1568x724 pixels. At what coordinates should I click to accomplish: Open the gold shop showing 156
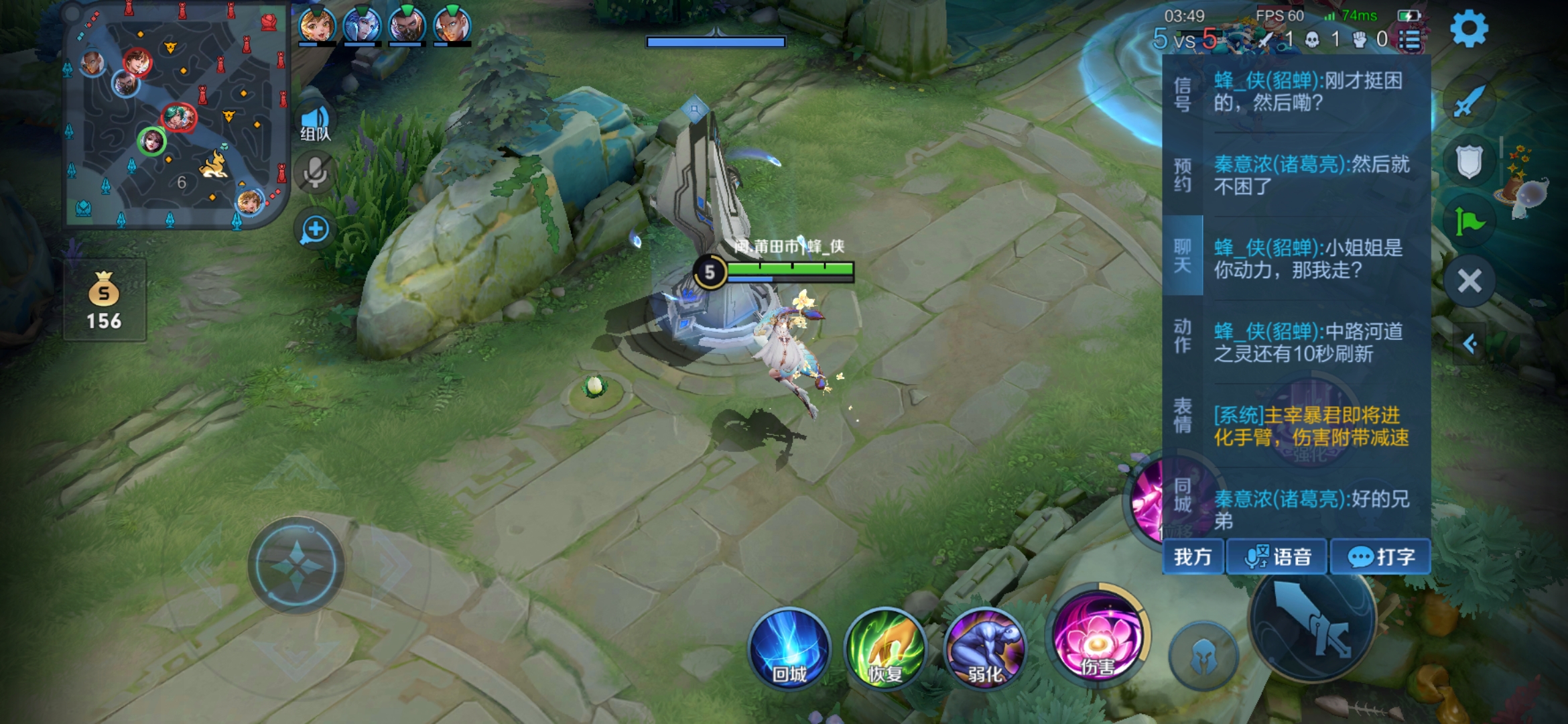coord(105,300)
